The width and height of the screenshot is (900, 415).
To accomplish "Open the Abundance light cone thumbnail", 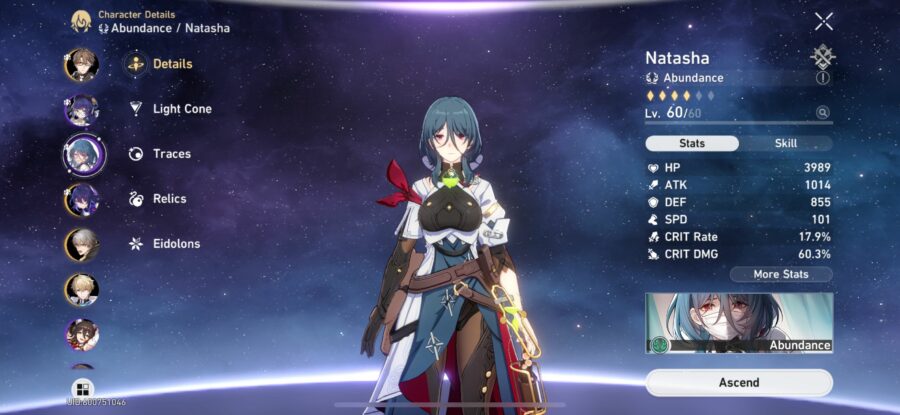I will tap(739, 323).
